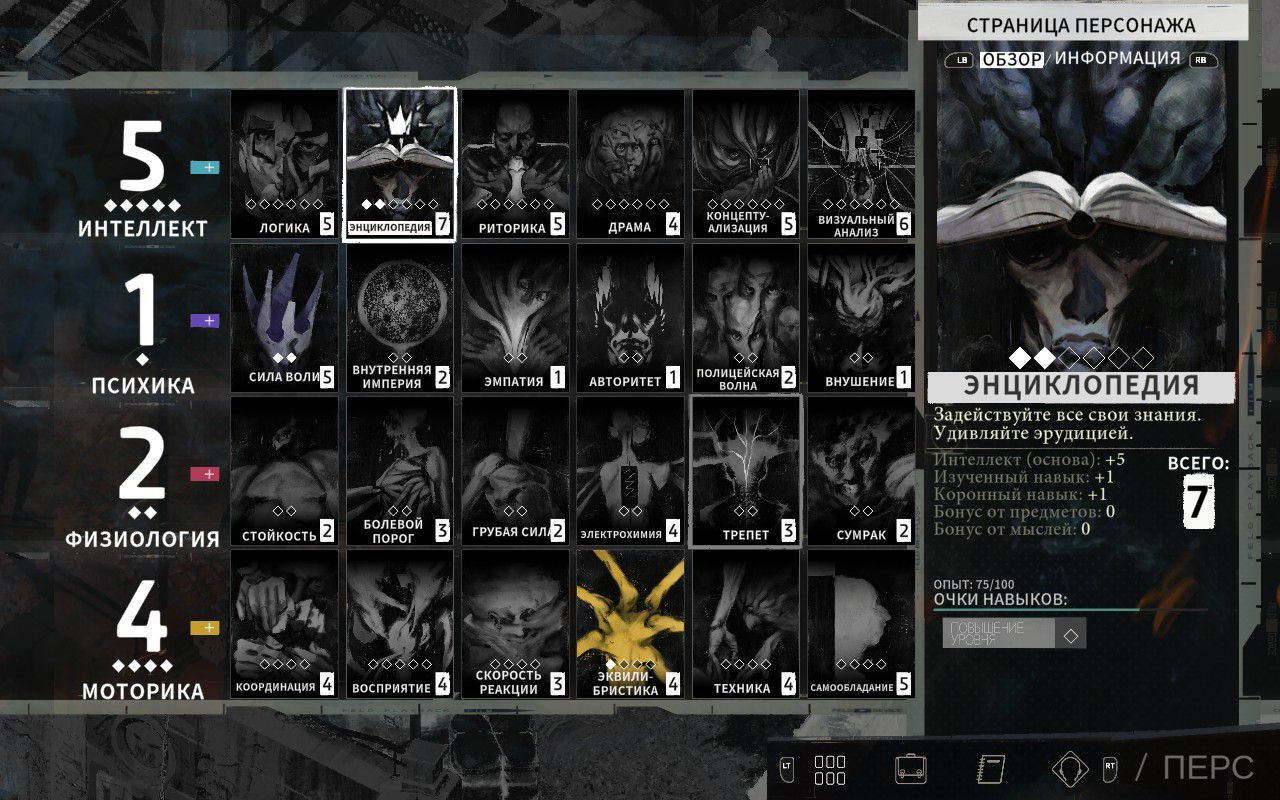This screenshot has width=1280, height=800.
Task: Open the Драма skill card
Action: pyautogui.click(x=630, y=165)
